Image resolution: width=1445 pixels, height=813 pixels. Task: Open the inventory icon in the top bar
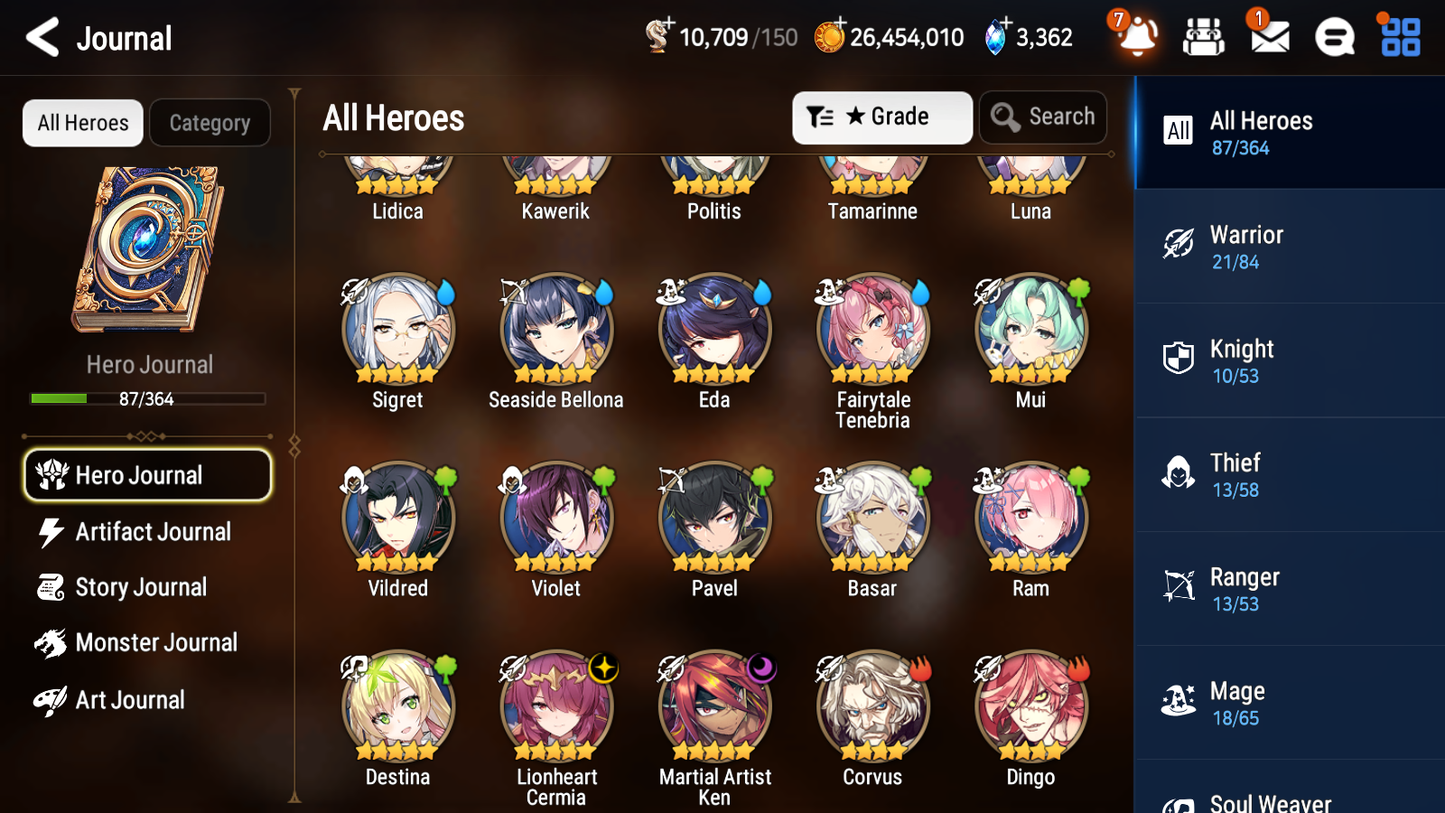pyautogui.click(x=1203, y=36)
